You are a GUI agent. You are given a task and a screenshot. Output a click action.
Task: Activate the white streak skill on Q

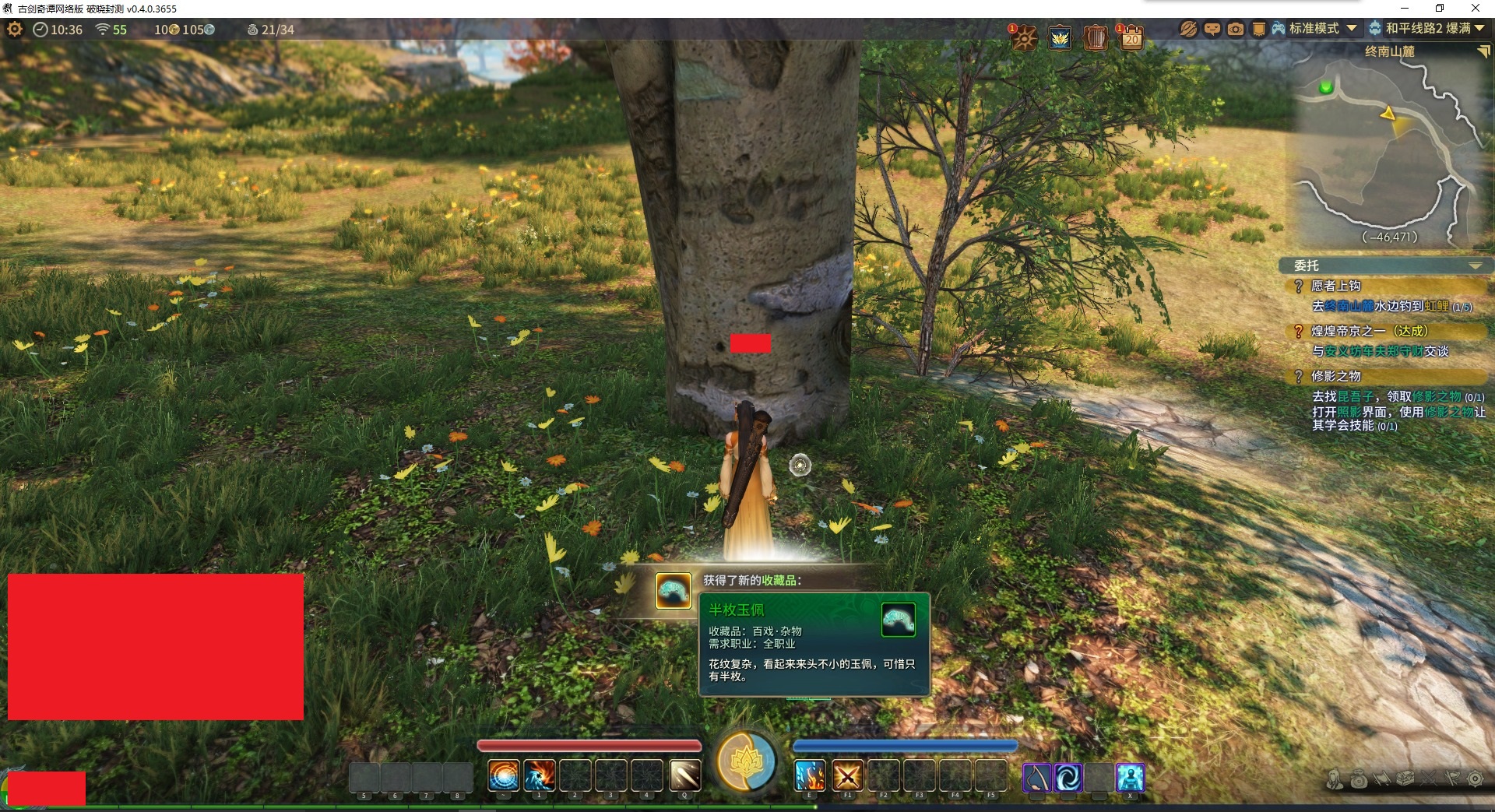pyautogui.click(x=684, y=776)
